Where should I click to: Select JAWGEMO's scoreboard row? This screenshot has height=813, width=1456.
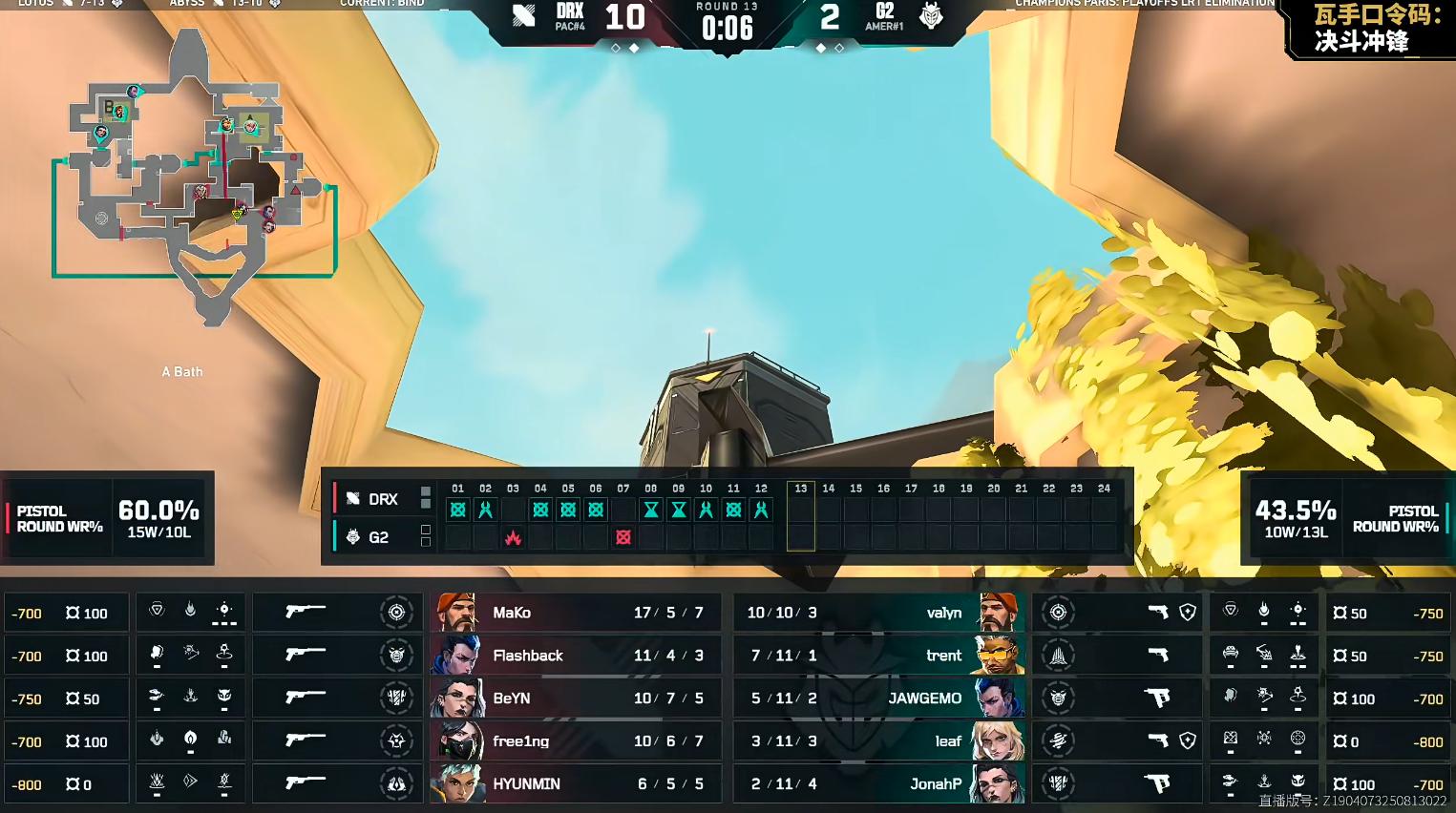[878, 698]
